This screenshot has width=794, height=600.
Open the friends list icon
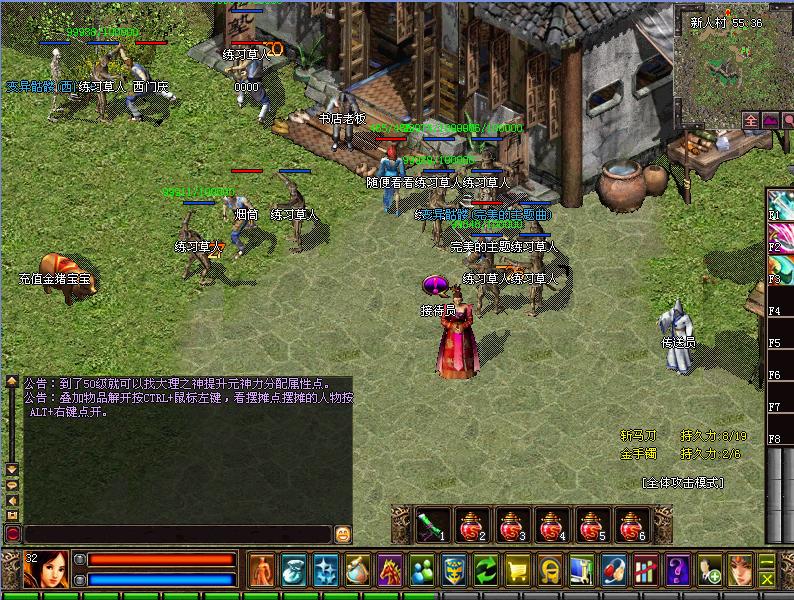[422, 570]
